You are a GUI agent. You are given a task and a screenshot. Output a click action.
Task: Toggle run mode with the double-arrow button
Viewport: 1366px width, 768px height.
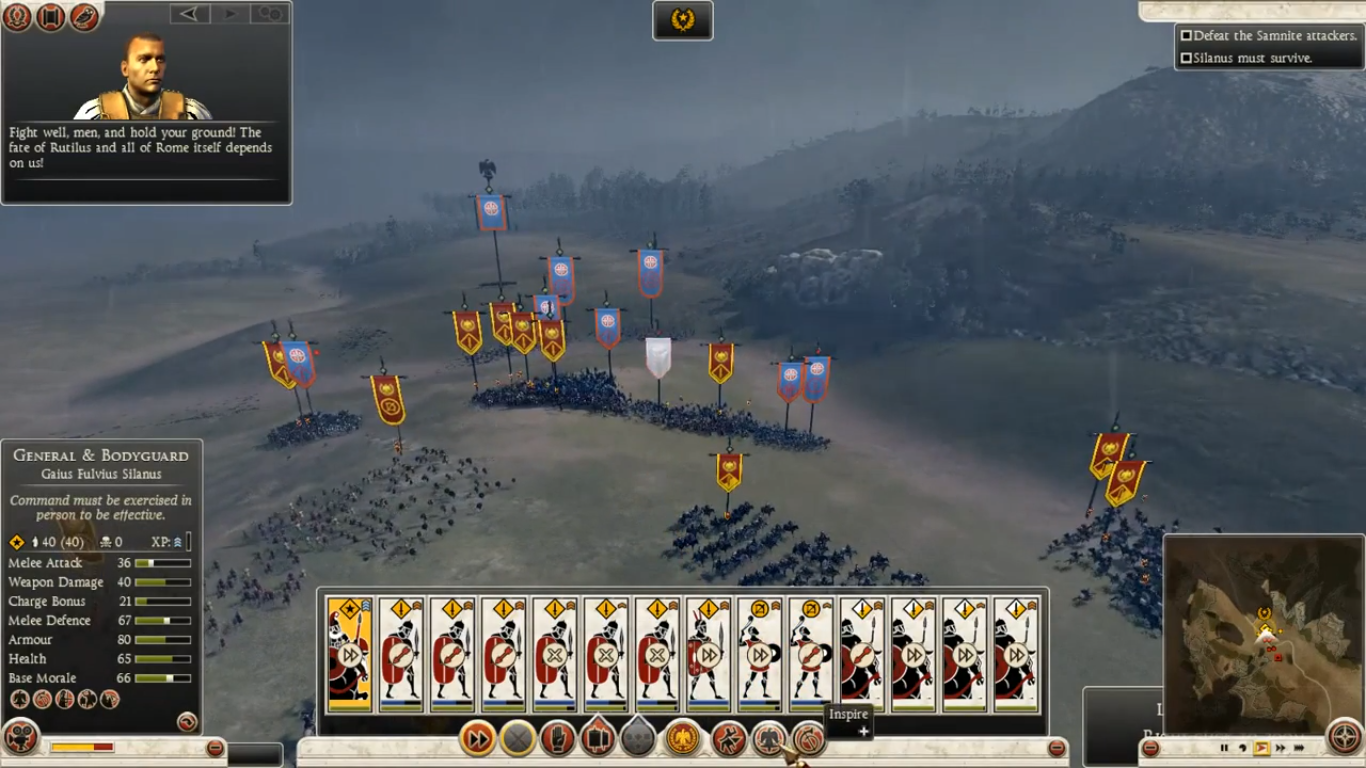(477, 740)
